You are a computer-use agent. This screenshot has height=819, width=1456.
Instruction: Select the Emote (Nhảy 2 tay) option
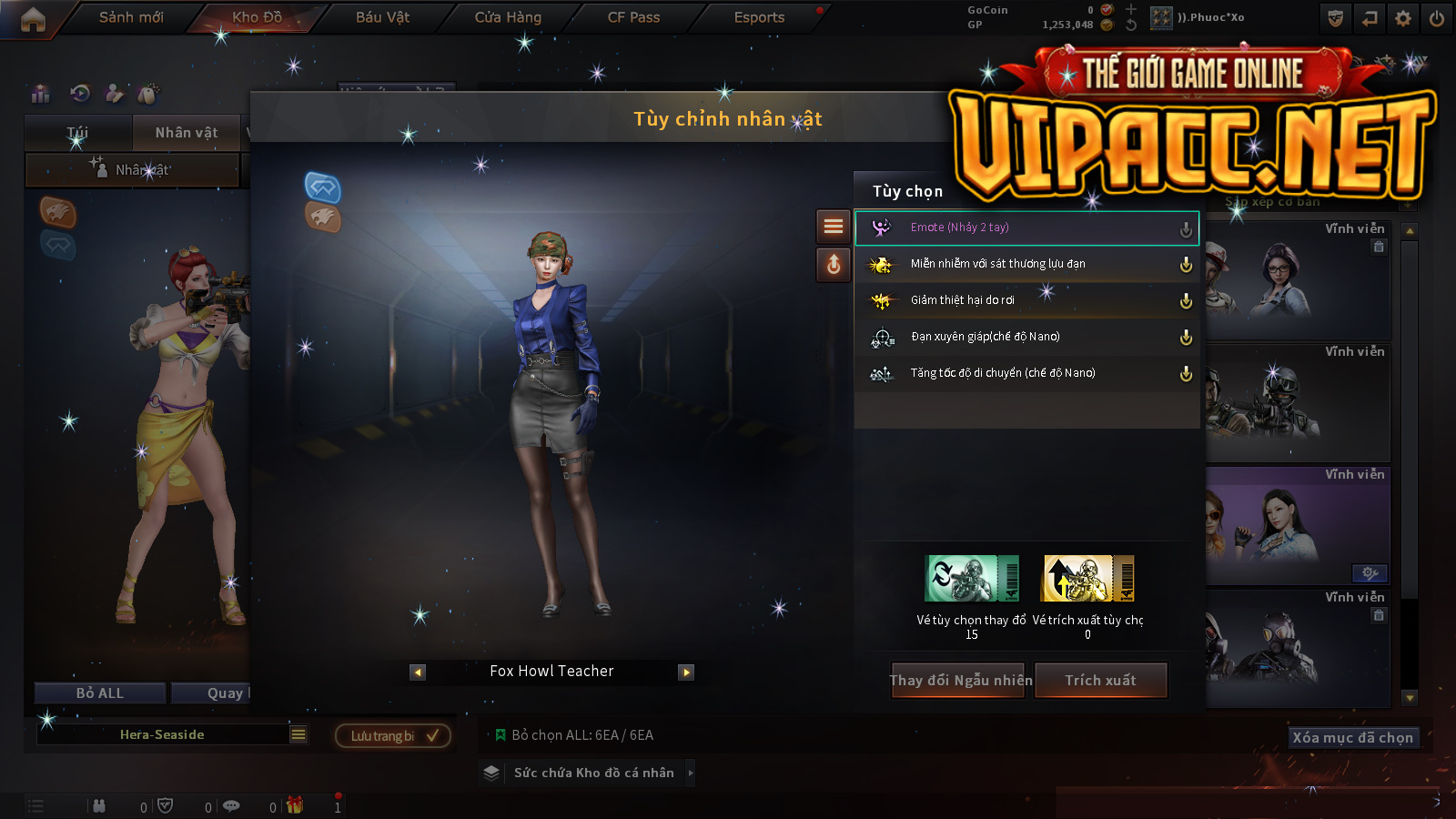pos(1026,227)
